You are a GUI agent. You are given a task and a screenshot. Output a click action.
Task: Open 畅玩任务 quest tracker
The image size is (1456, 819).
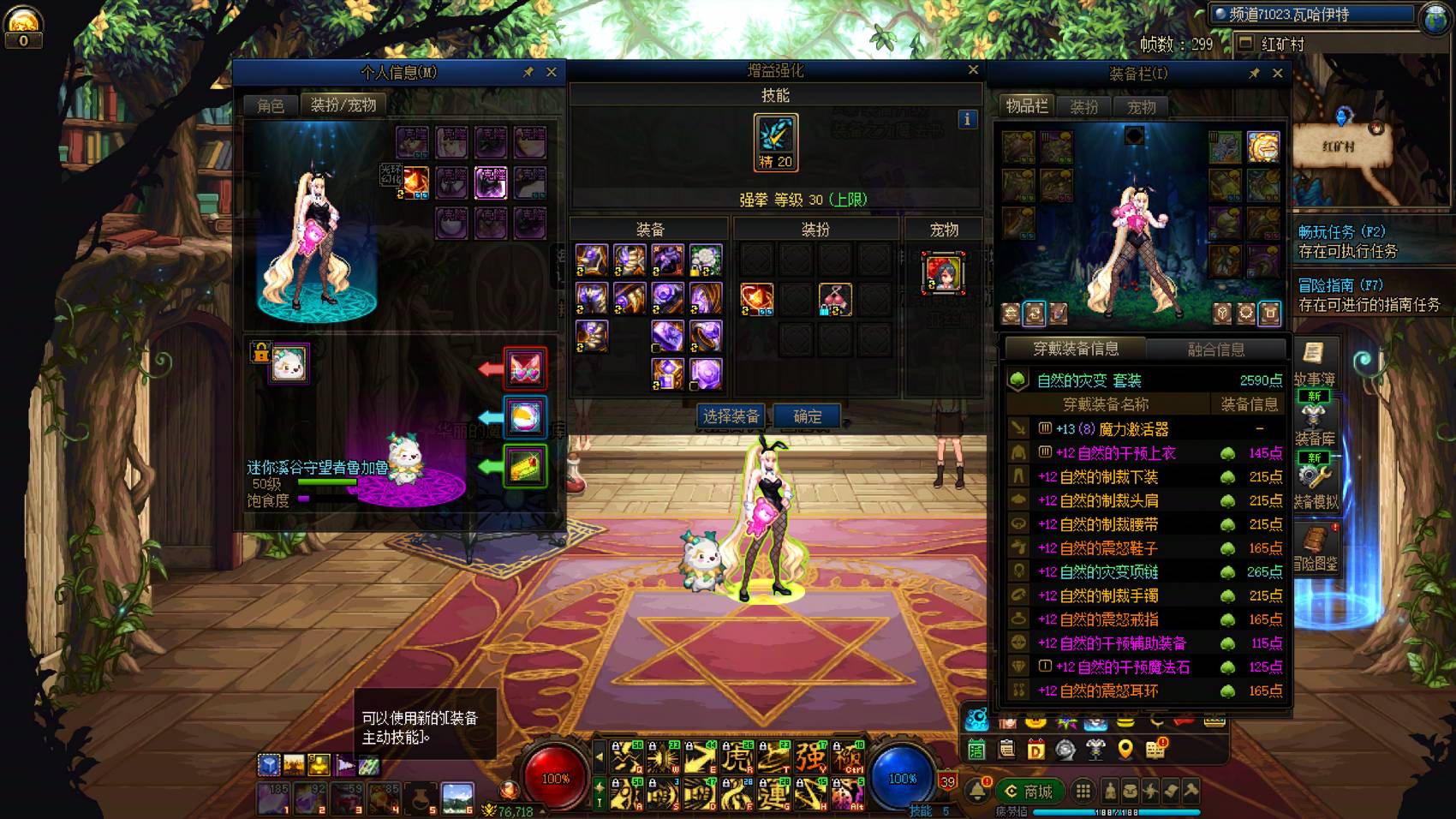(1342, 232)
